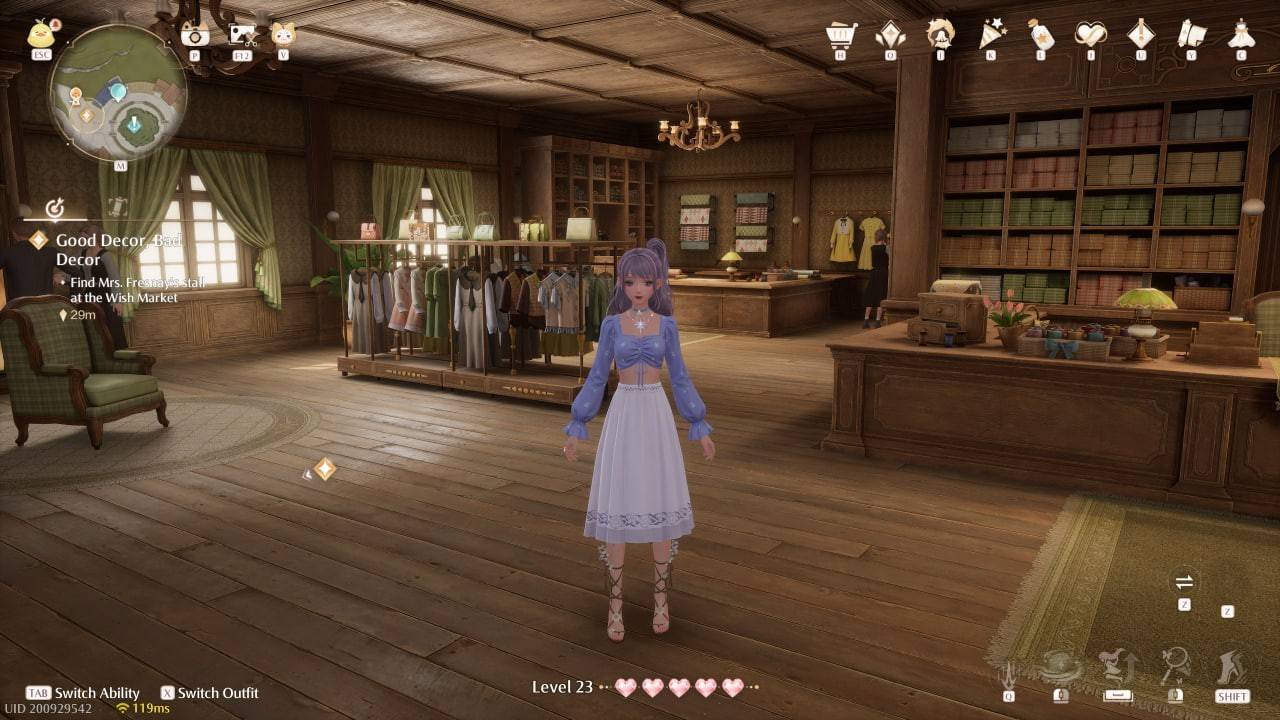Activate the magnifying glass ability icon
This screenshot has width=1280, height=720.
click(1174, 666)
